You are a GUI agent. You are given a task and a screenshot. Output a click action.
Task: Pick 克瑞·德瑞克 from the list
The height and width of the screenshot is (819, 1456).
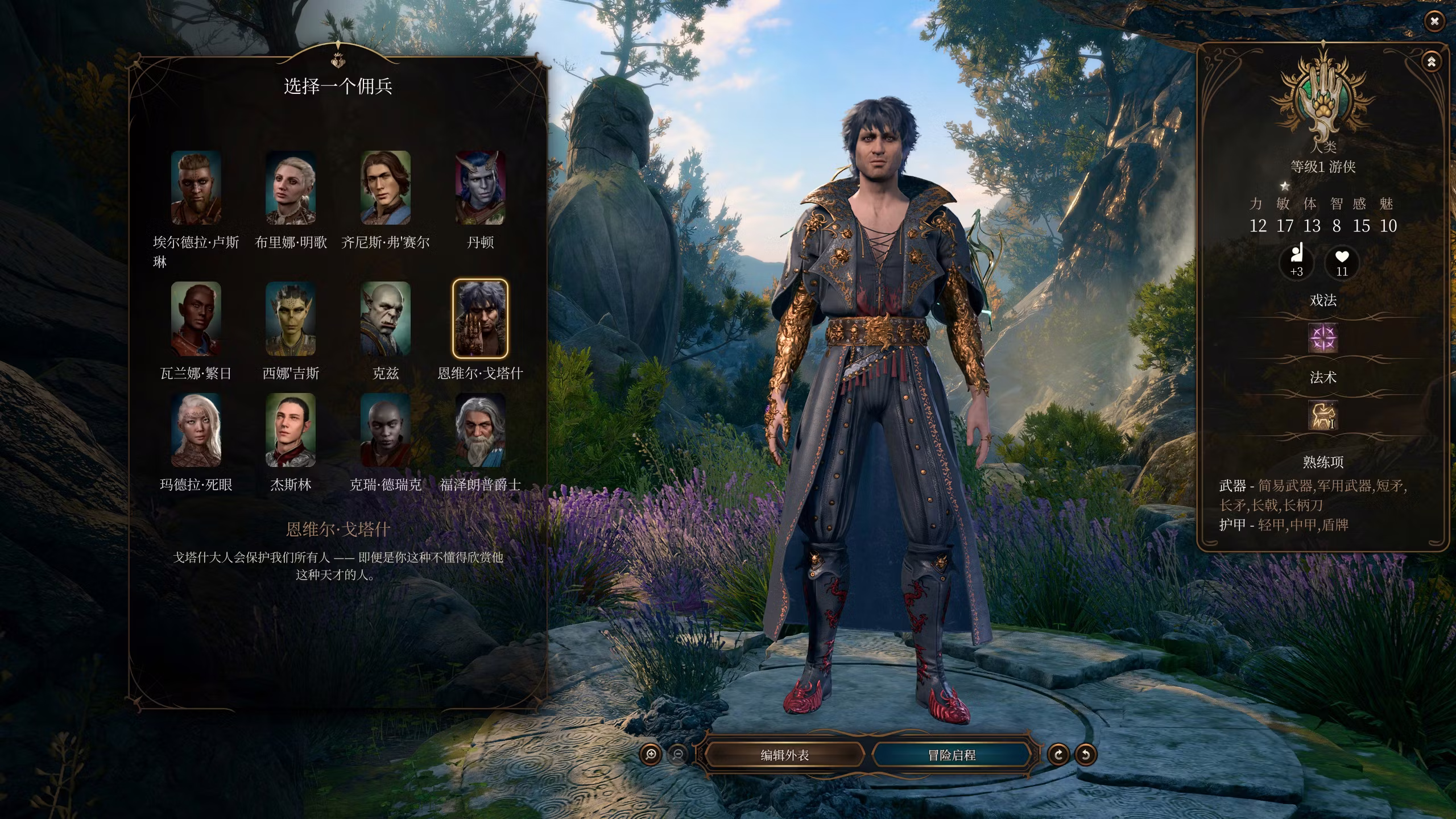coord(385,430)
